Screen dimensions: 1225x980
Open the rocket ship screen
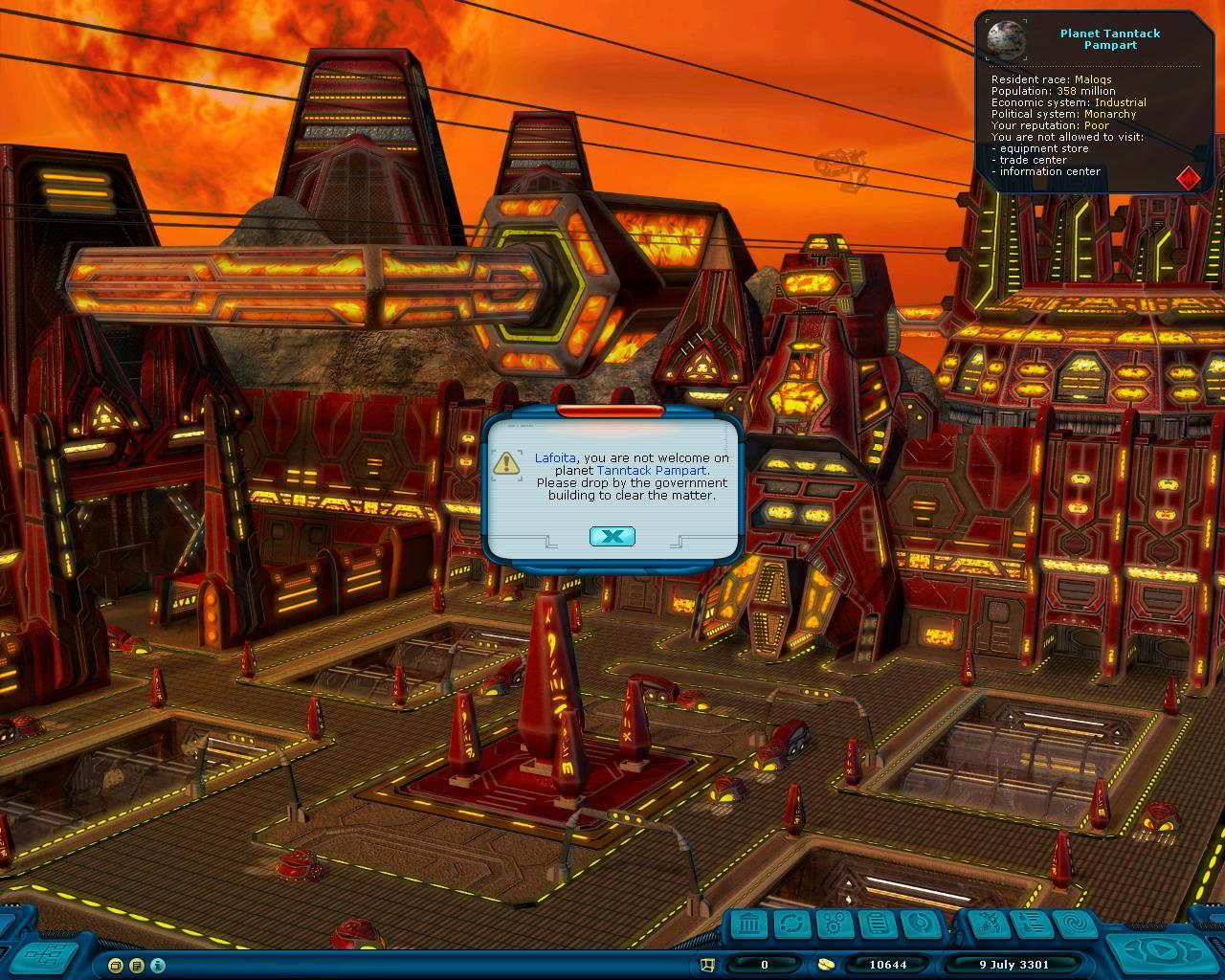[989, 924]
